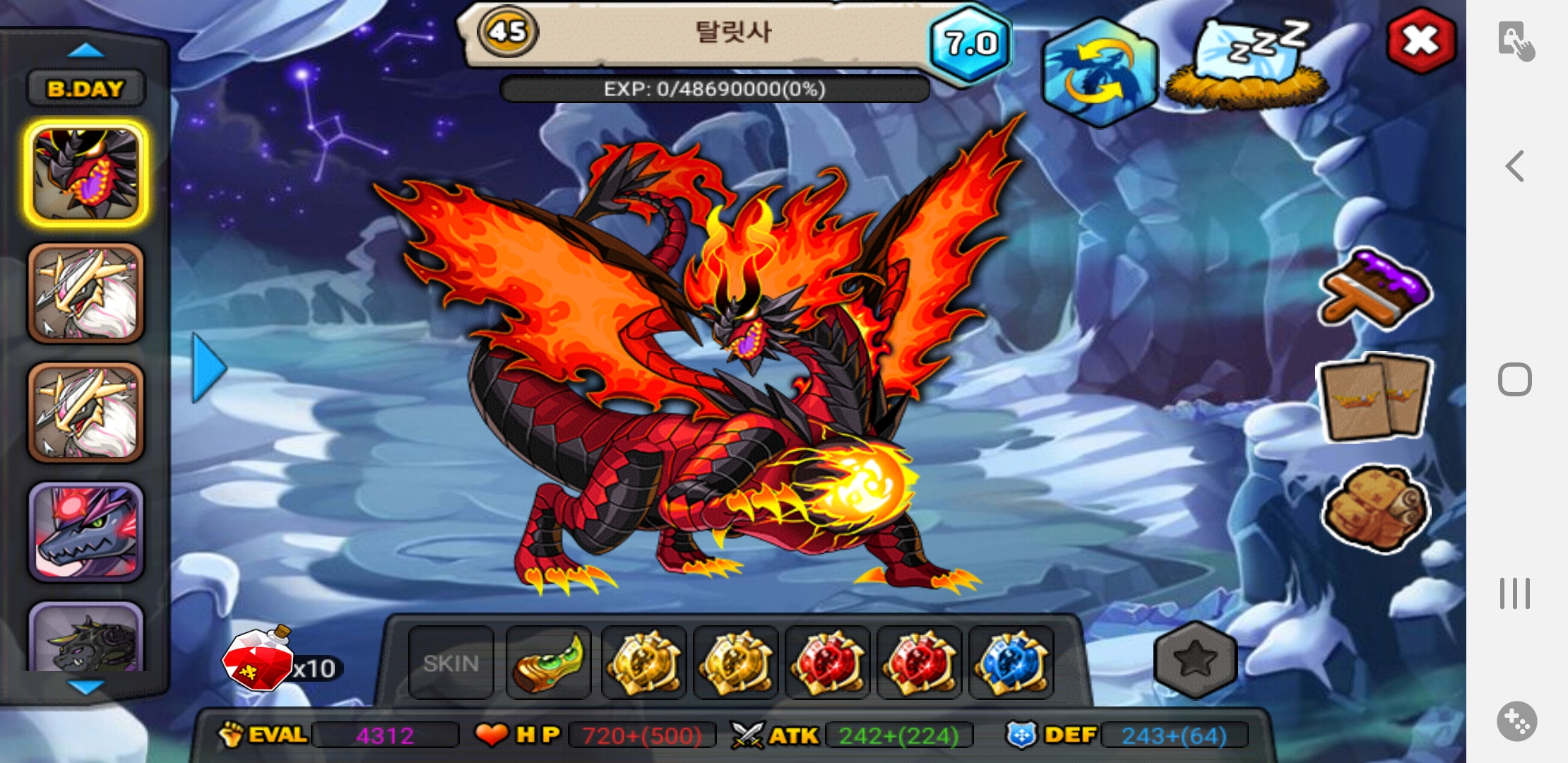Select the green-gem golden equipment slot
Screen dimensions: 1568x763
click(548, 663)
